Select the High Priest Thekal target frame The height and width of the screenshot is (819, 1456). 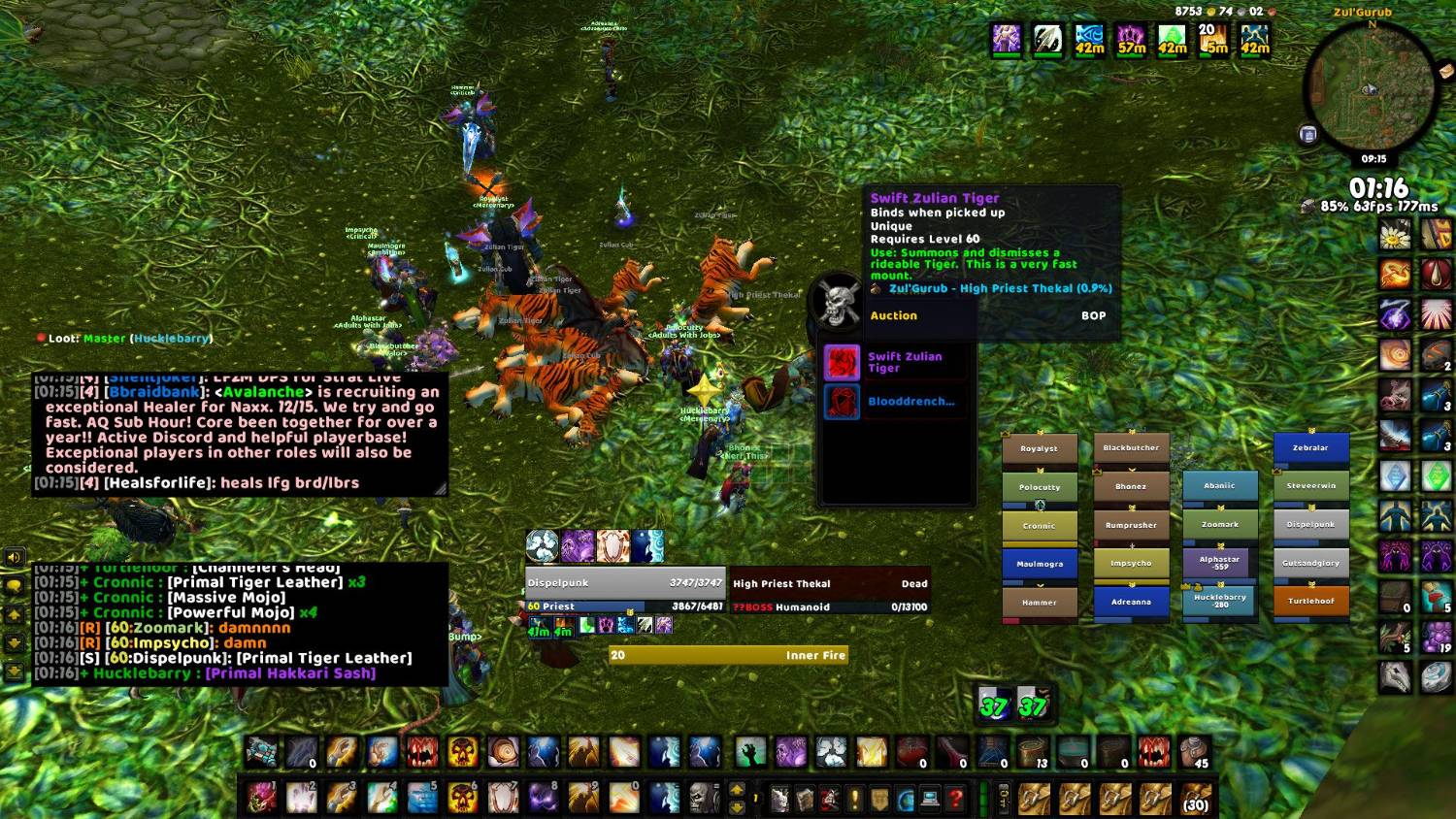(829, 584)
